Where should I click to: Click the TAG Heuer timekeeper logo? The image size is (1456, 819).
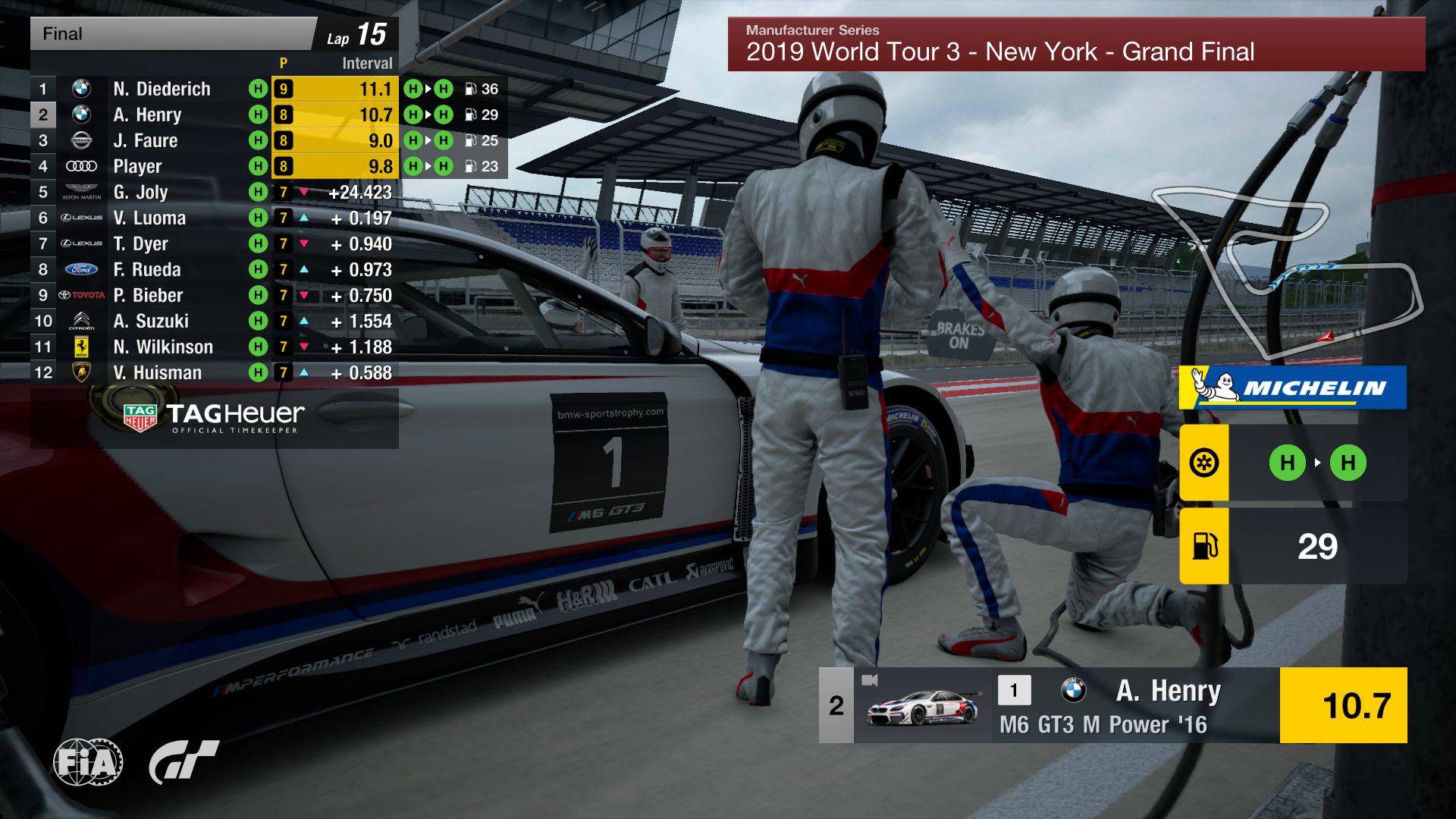215,417
